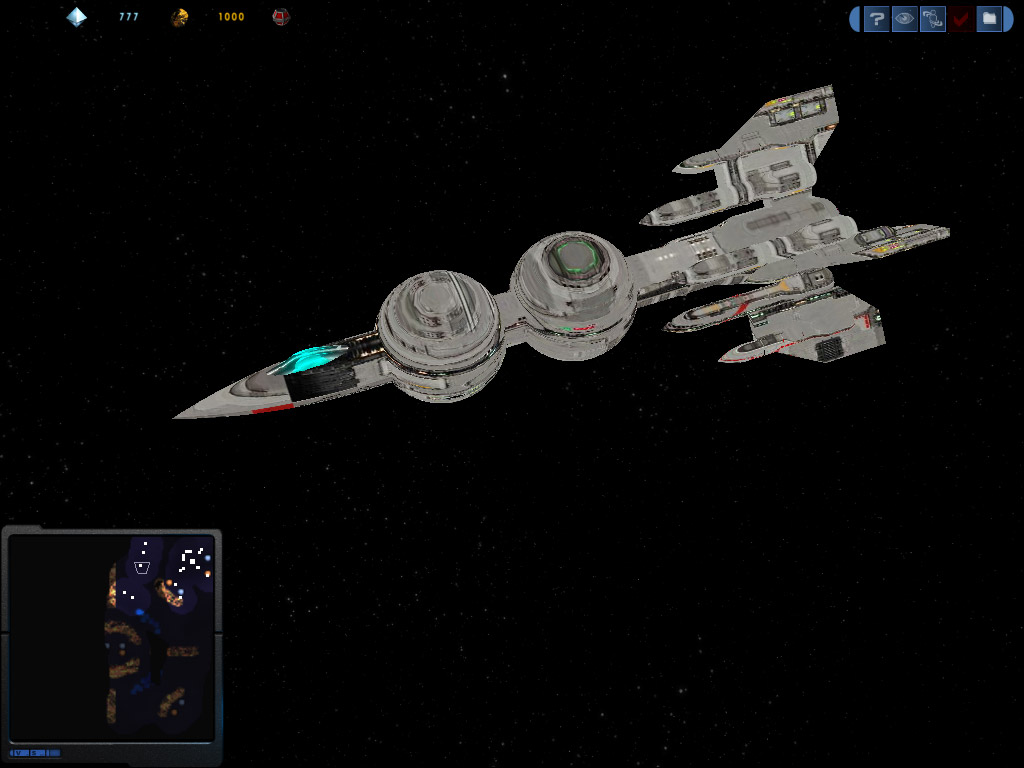Viewport: 1024px width, 768px height.
Task: Open the folder menu button
Action: [x=988, y=18]
